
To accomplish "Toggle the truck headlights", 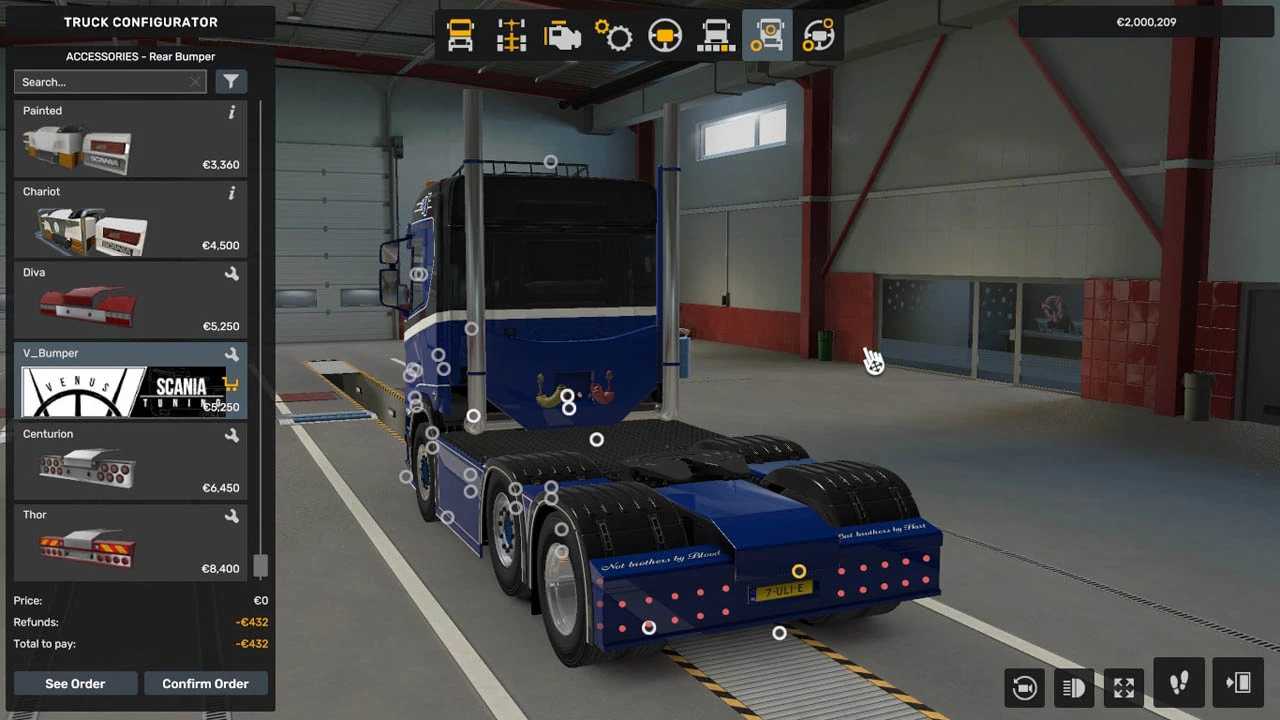I will [1073, 687].
